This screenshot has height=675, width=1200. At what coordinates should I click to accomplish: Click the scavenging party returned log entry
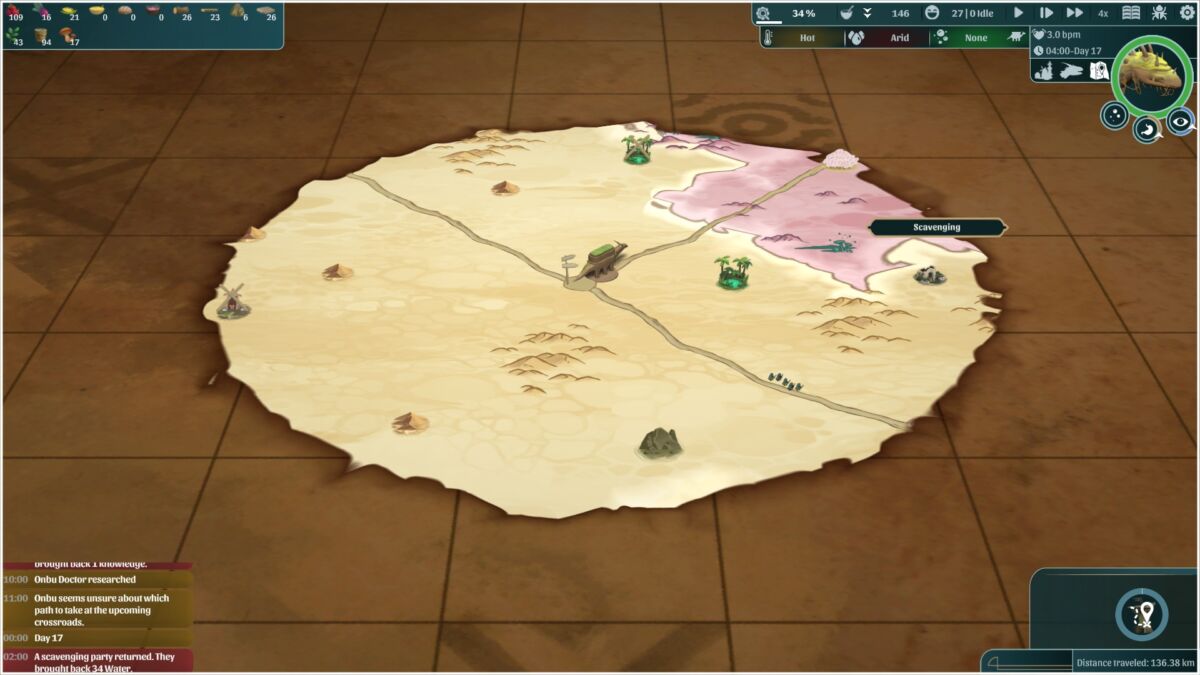97,662
